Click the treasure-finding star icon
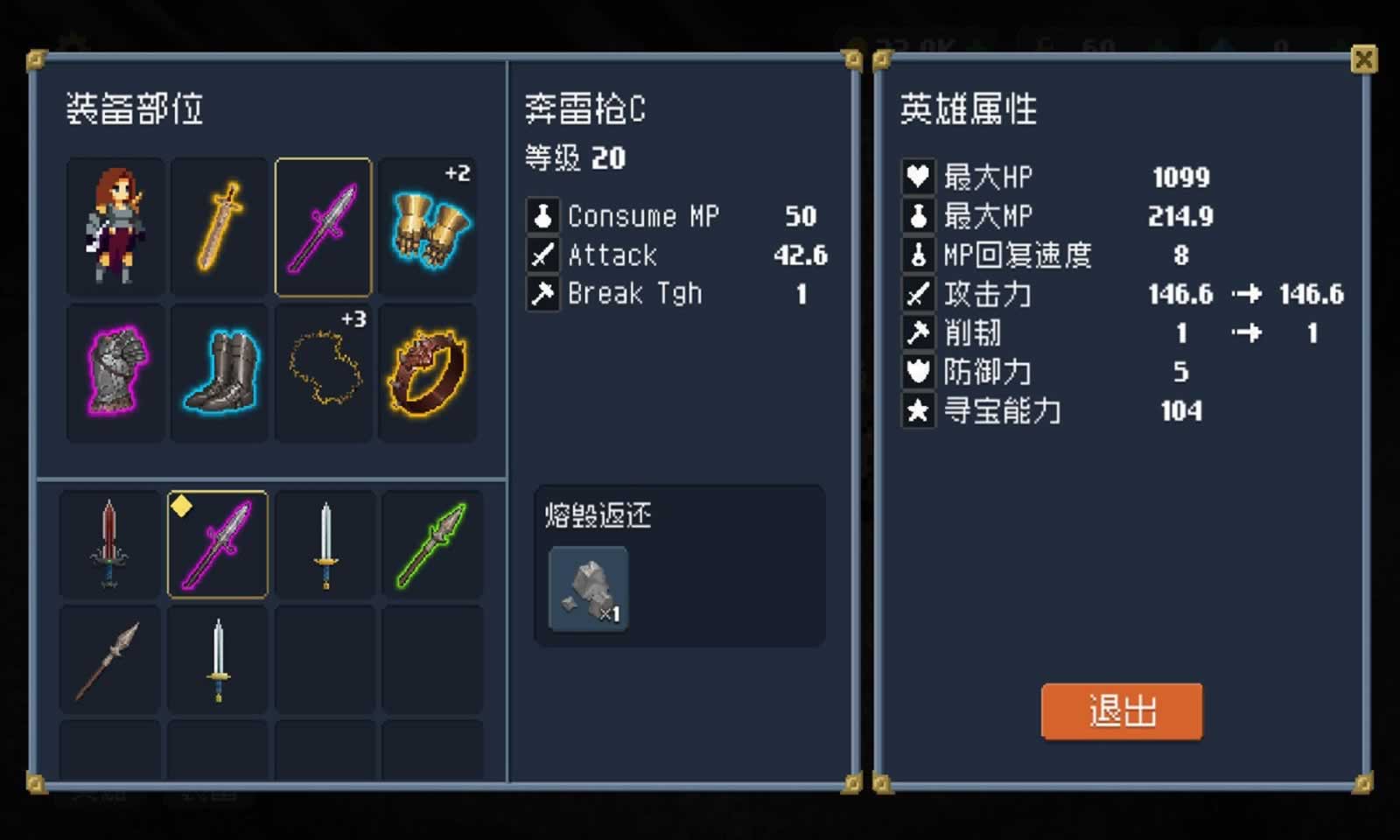Screen dimensions: 1400x840 click(917, 410)
